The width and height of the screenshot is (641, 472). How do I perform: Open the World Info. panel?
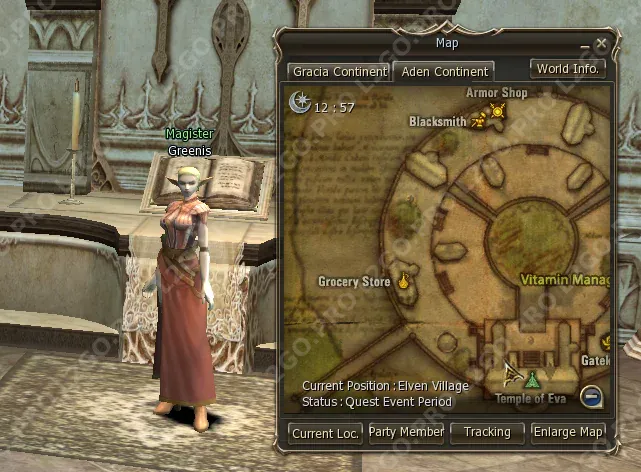click(568, 69)
